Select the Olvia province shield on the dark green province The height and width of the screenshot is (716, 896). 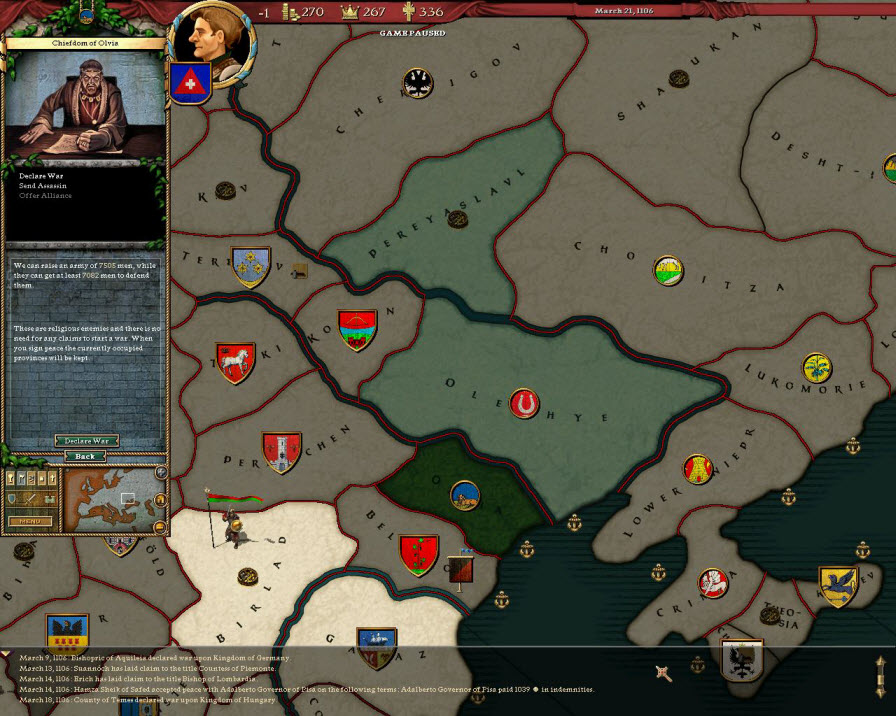463,493
